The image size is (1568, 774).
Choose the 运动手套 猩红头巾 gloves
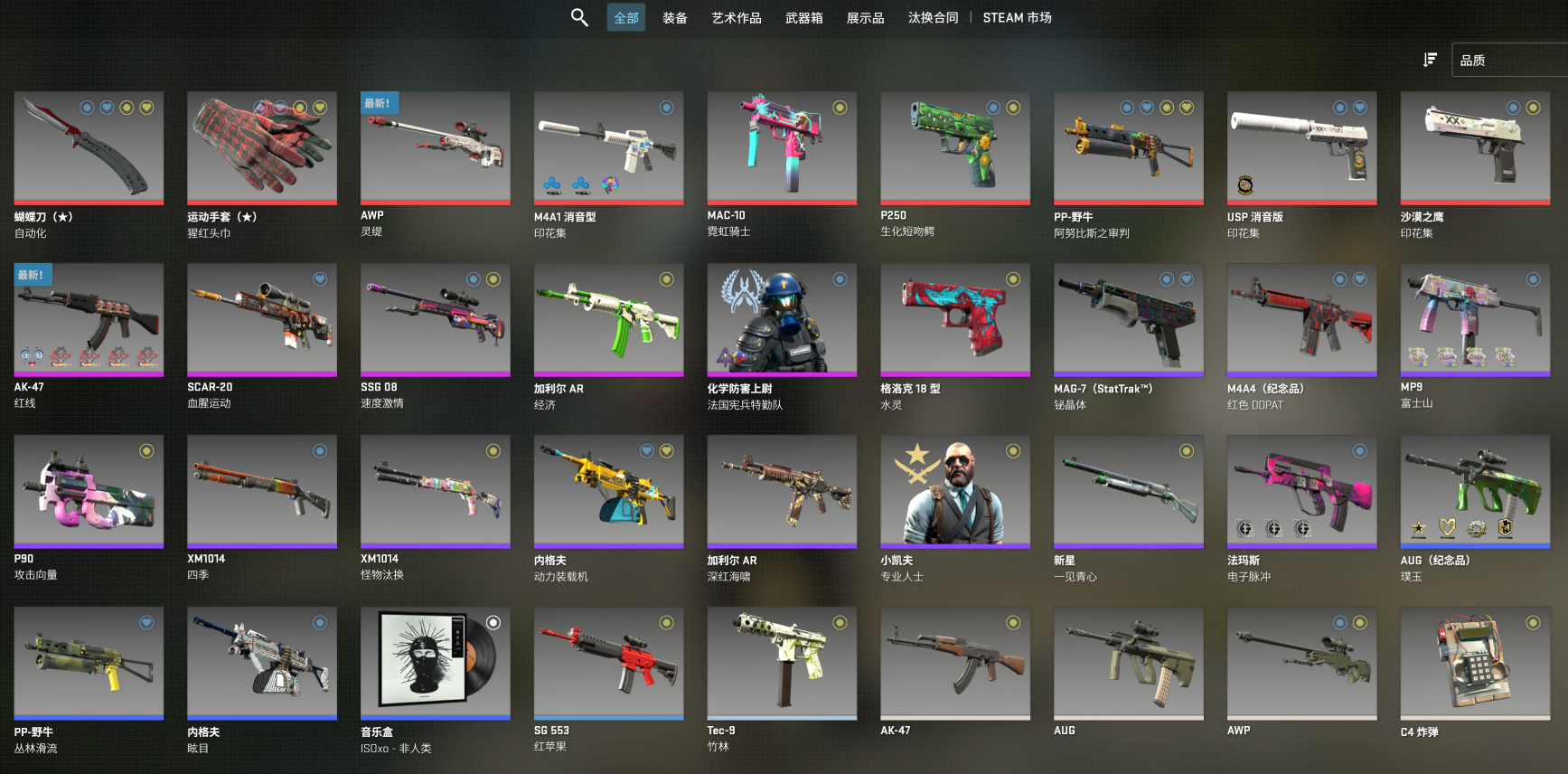(262, 147)
